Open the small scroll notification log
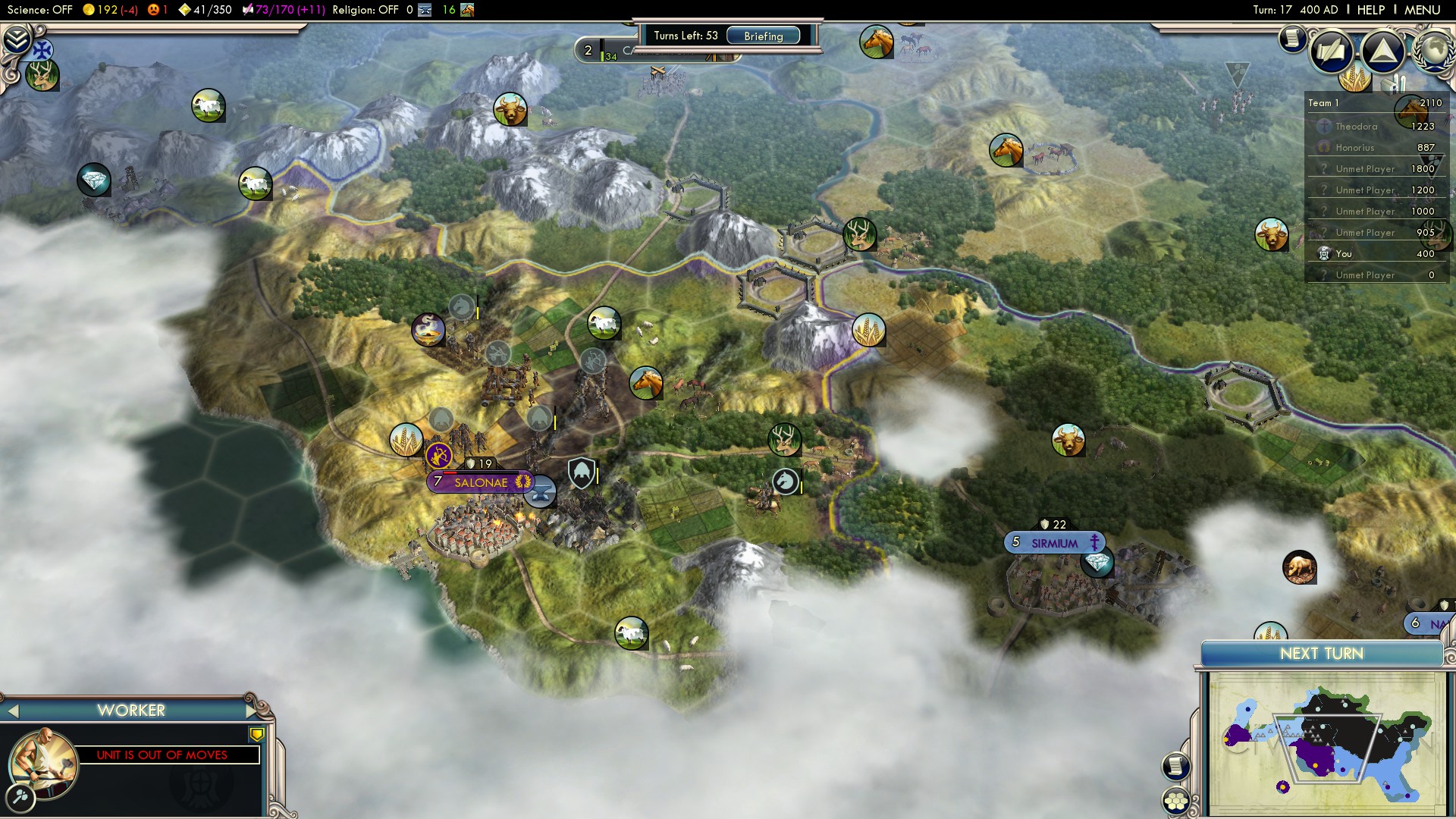The width and height of the screenshot is (1456, 819). [x=1292, y=38]
